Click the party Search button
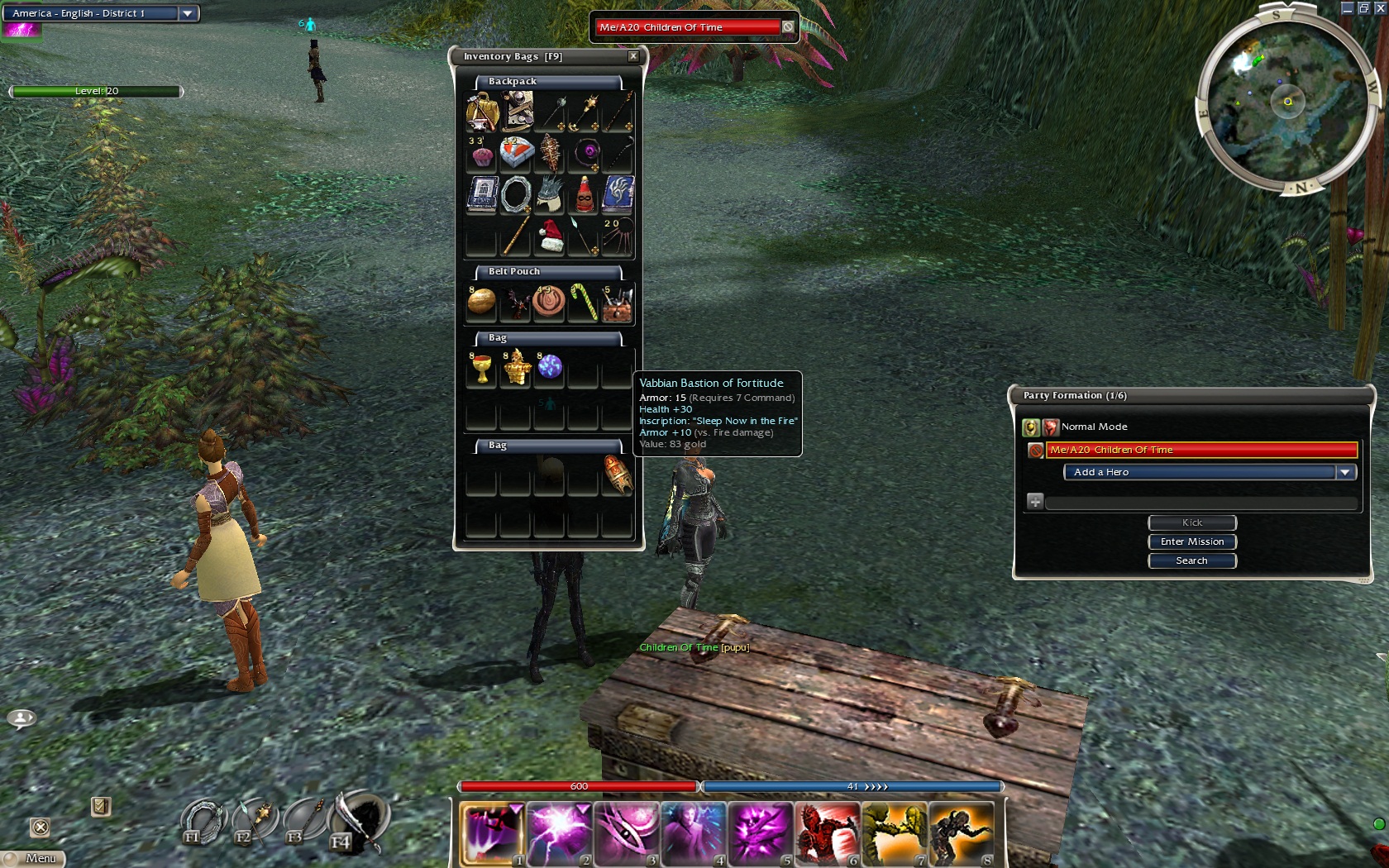 click(x=1191, y=560)
